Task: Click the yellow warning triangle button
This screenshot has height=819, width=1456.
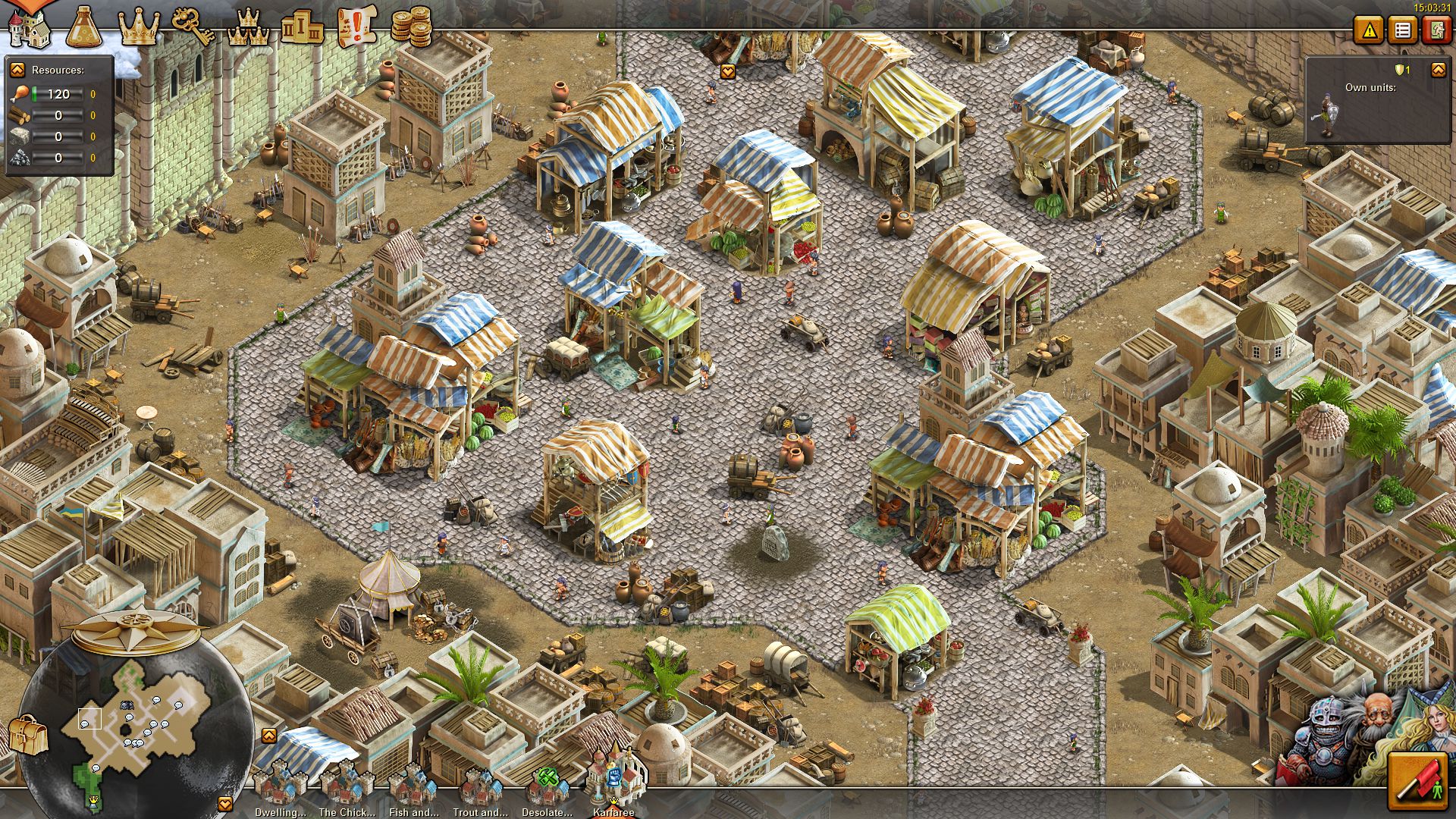Action: tap(1370, 30)
